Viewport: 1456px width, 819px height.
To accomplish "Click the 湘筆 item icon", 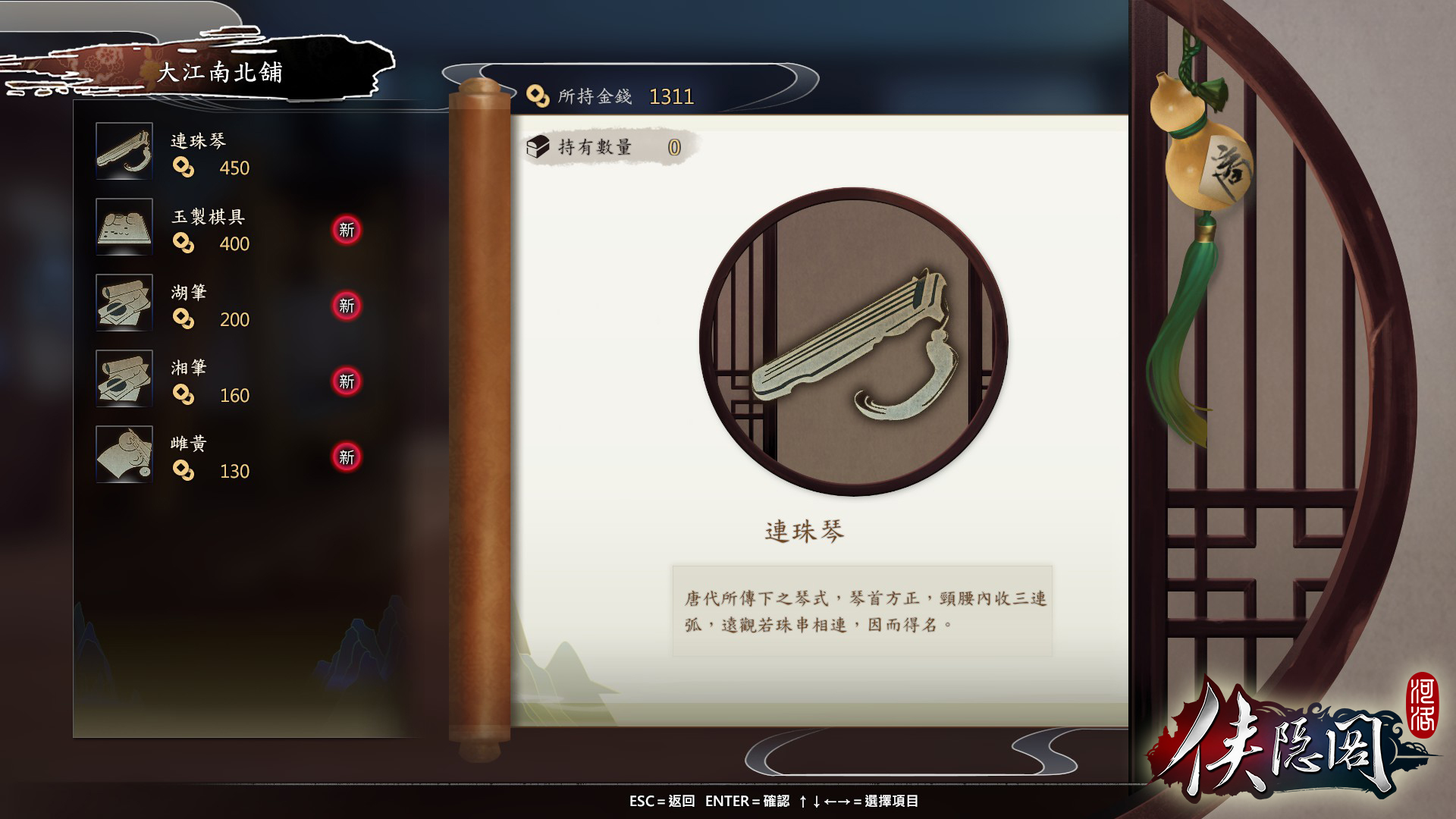I will [124, 378].
